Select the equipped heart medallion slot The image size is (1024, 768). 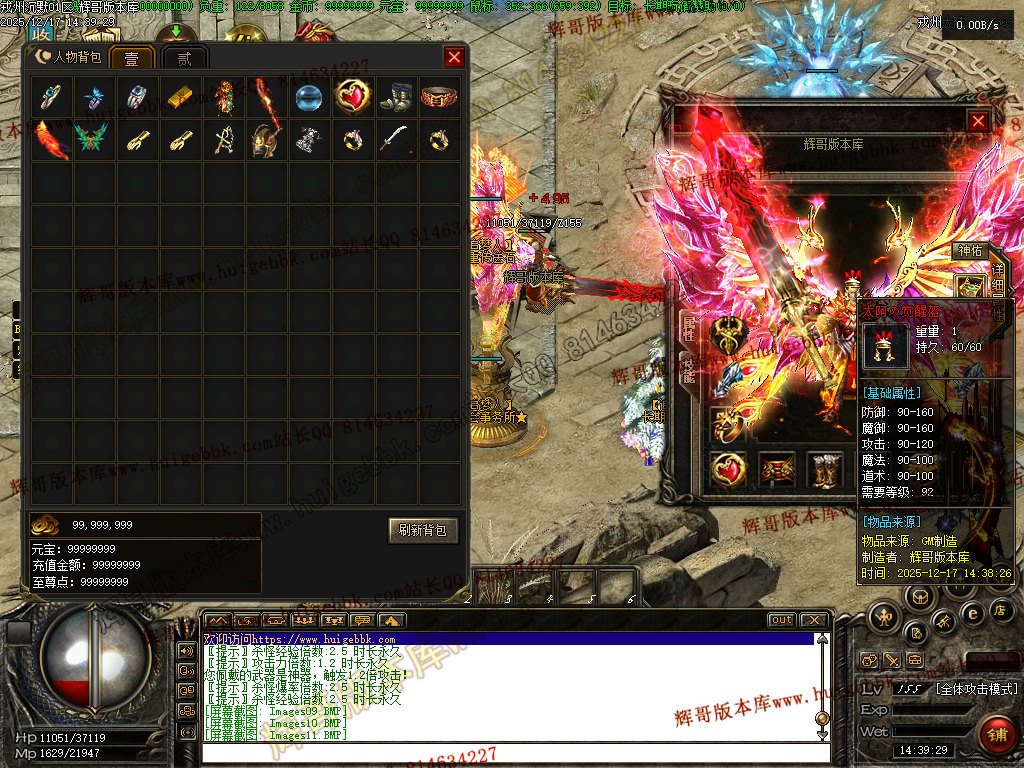[727, 469]
